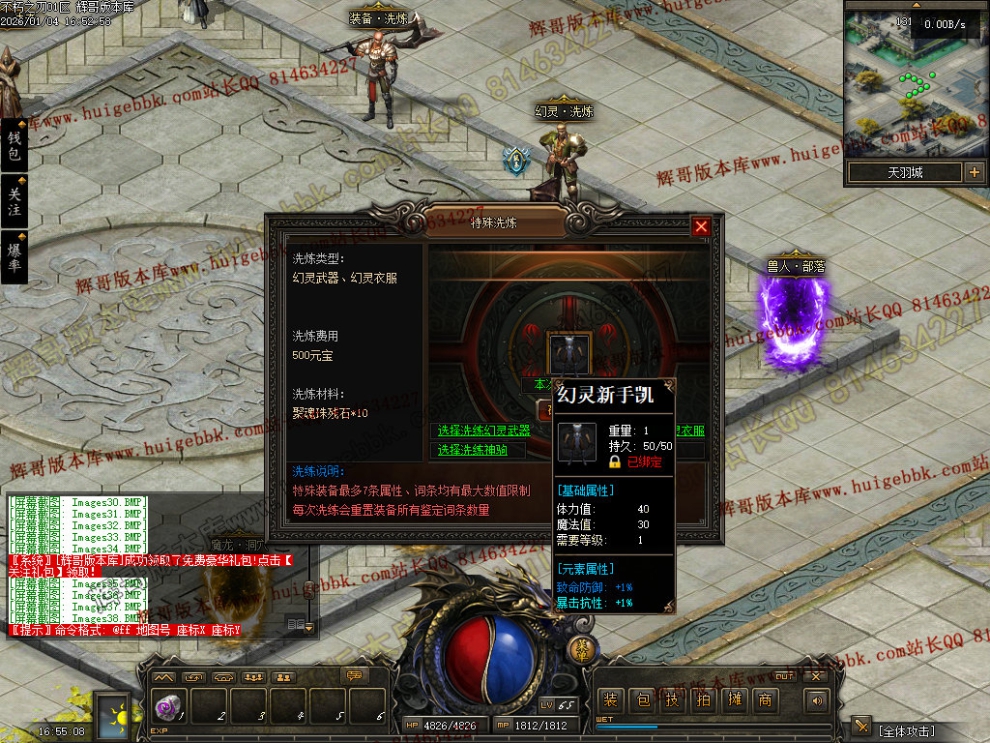Toggle the sound speaker button
Screen dimensions: 990x743
click(x=817, y=701)
